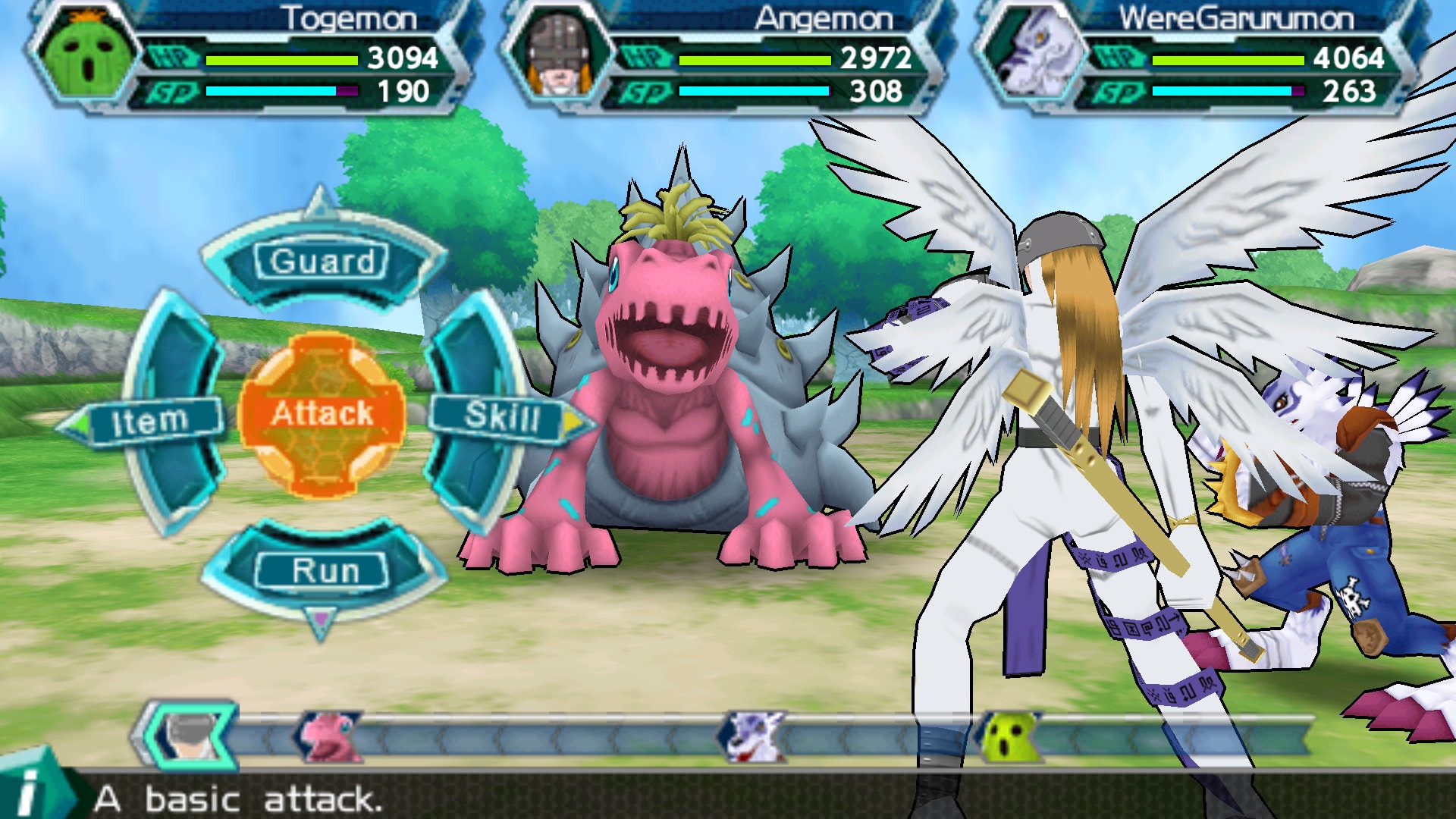Choose the orange Attack command
Screen dimensions: 1456x819
(x=322, y=414)
